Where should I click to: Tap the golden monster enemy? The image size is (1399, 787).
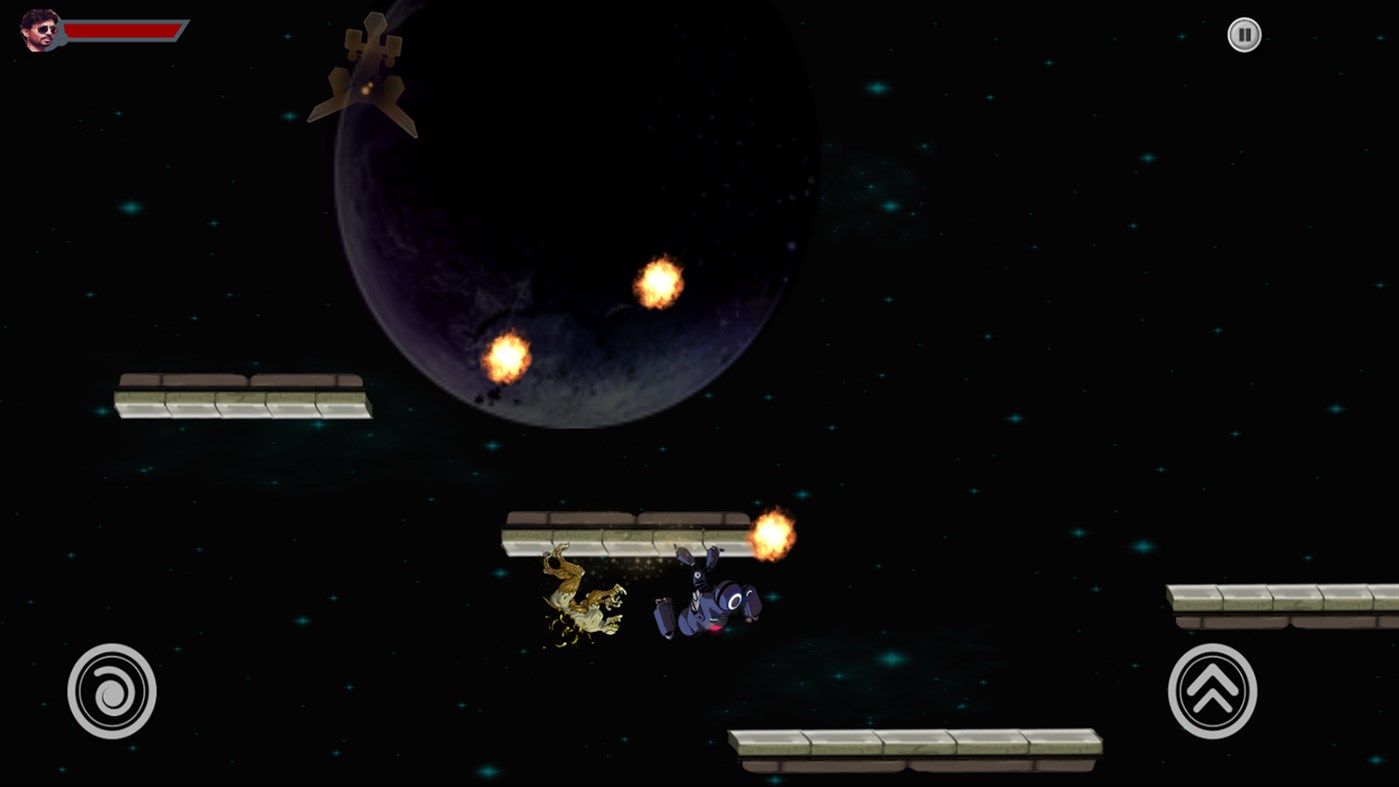[580, 595]
